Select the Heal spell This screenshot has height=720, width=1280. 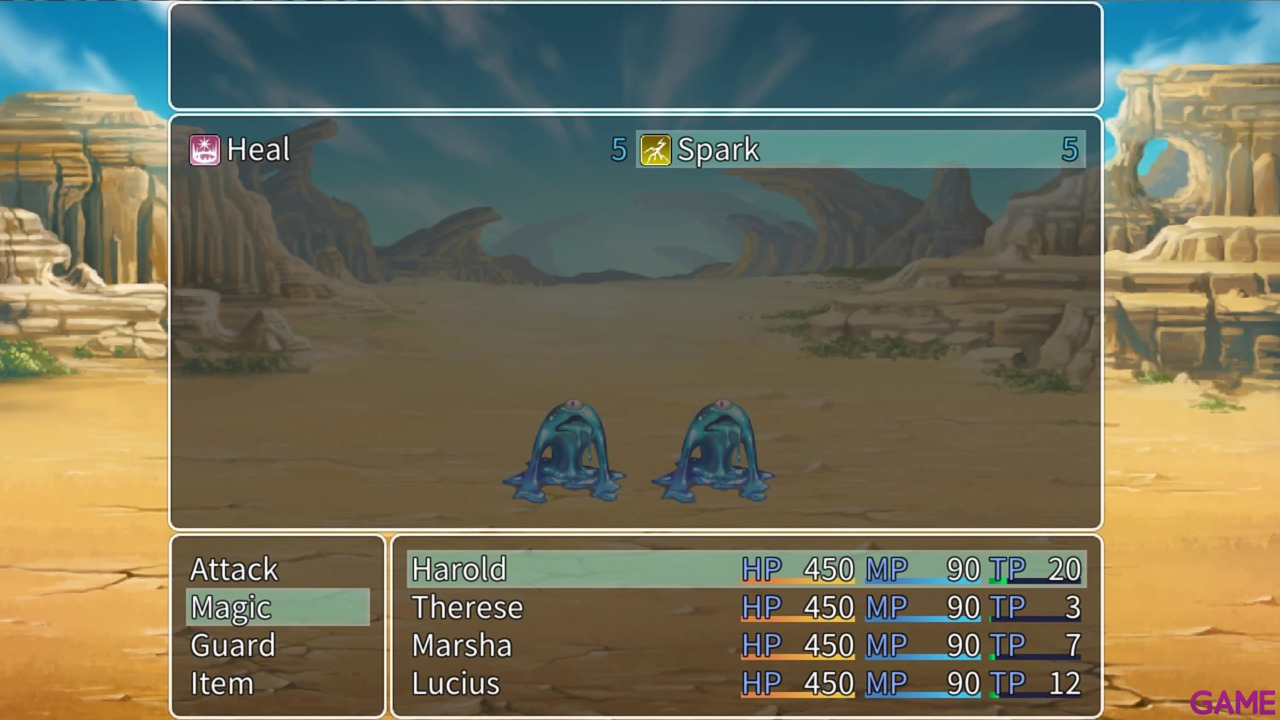[x=257, y=150]
